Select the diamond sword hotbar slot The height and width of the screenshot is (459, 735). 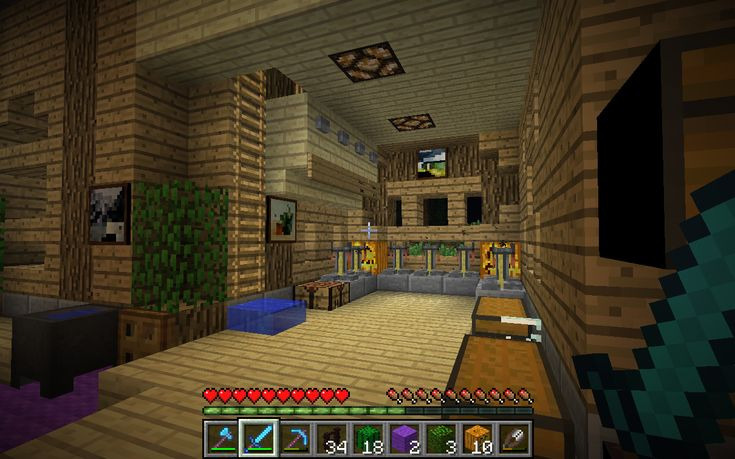point(258,437)
